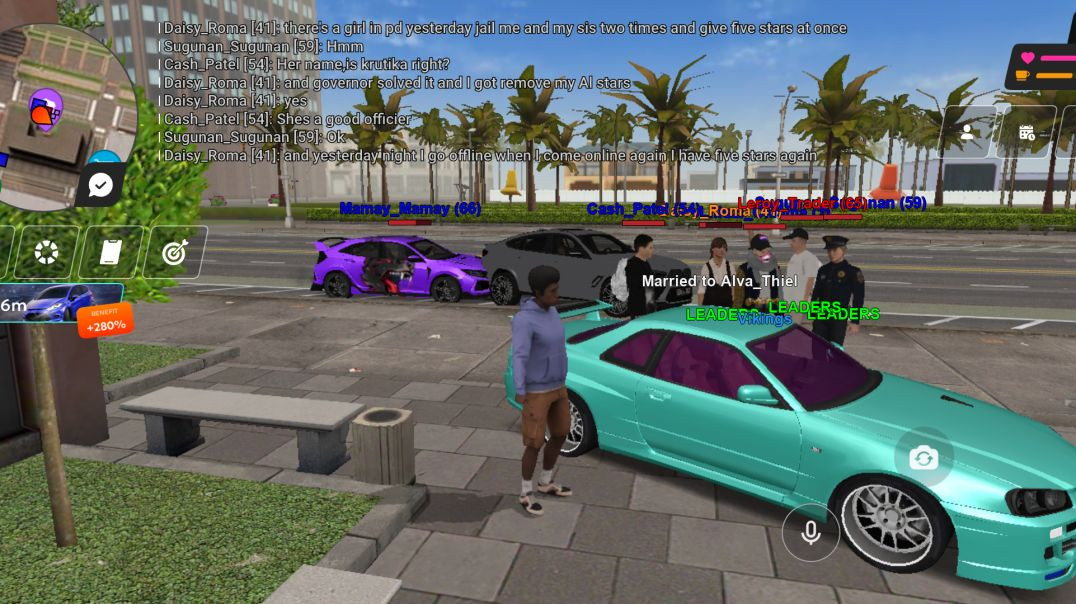Image resolution: width=1076 pixels, height=604 pixels.
Task: Toggle the microphone voice chat button
Action: point(811,532)
